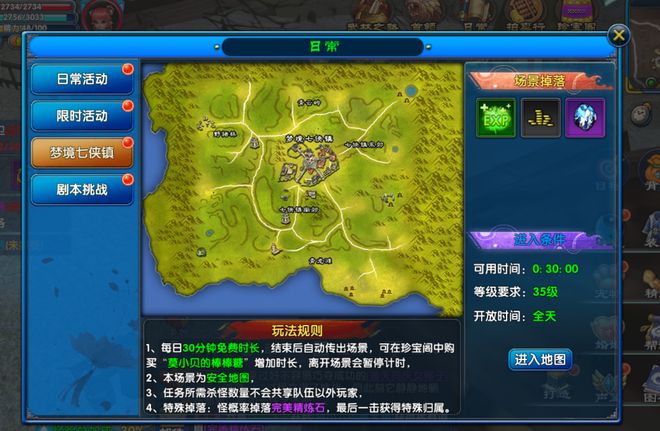Screen dimensions: 660x431
Task: Select the 梦境七侠镇 tab
Action: (x=82, y=152)
